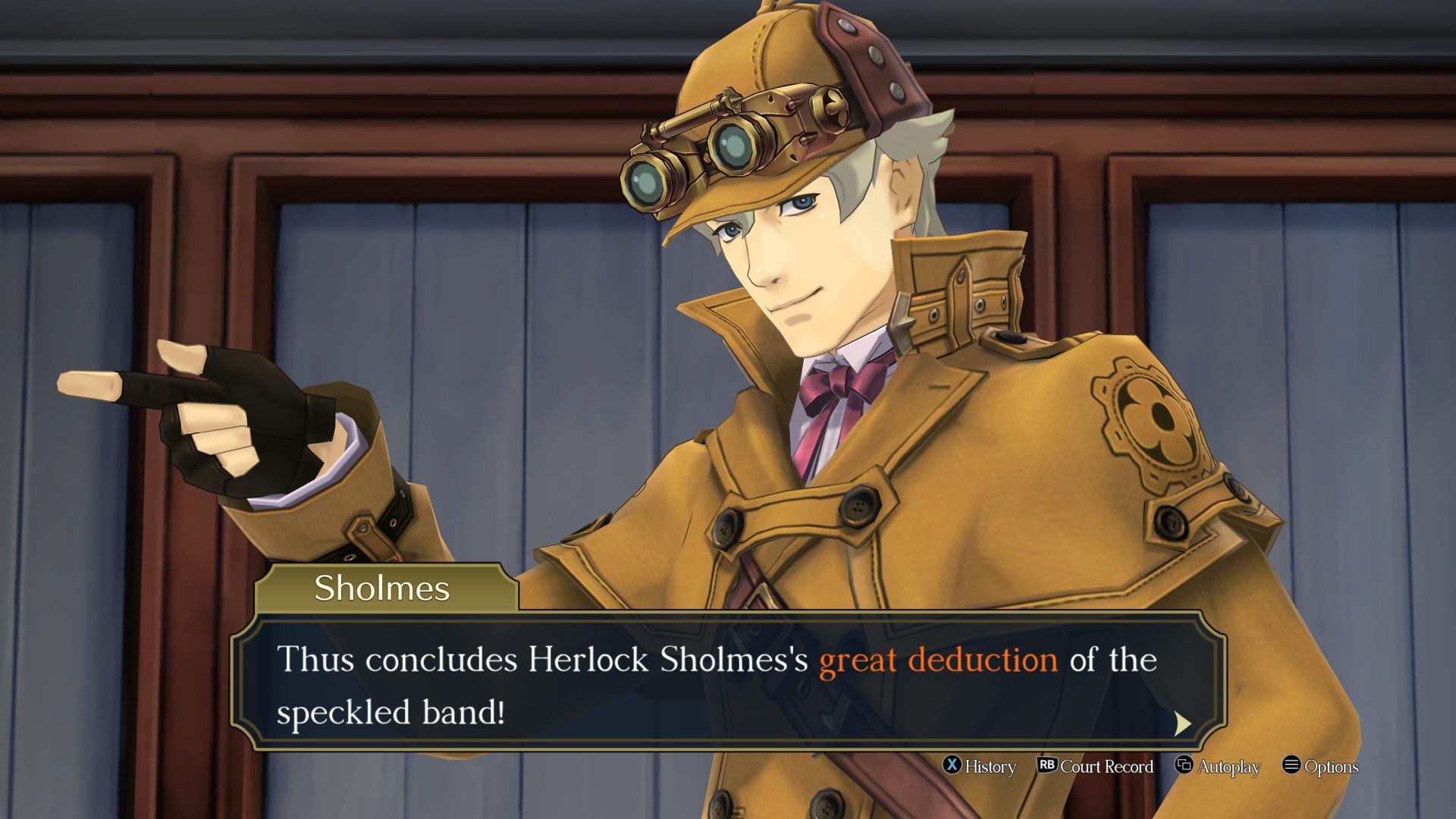Advance dialogue with the arrow indicator

pos(1181,723)
